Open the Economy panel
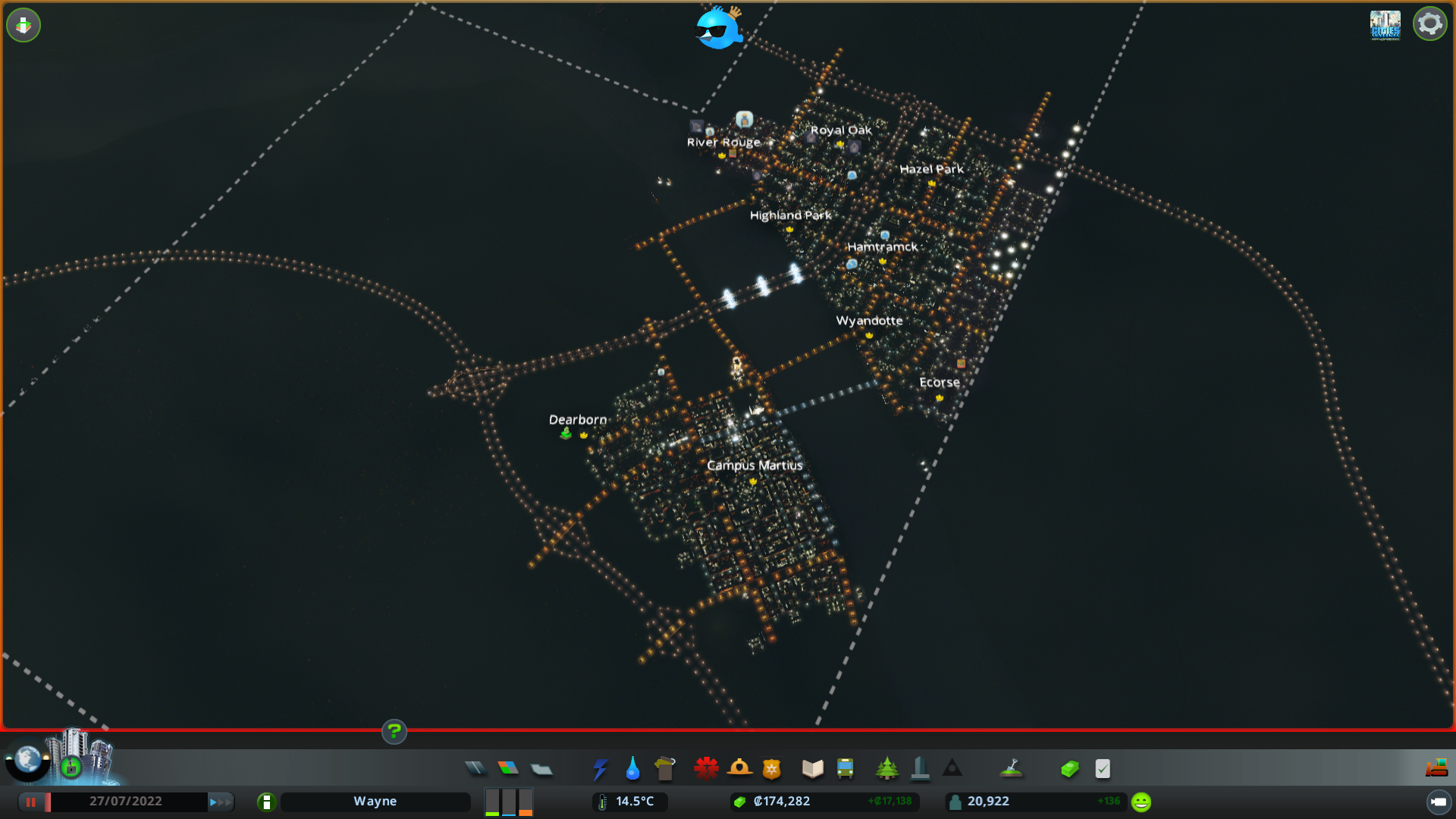The width and height of the screenshot is (1456, 819). (x=1069, y=768)
